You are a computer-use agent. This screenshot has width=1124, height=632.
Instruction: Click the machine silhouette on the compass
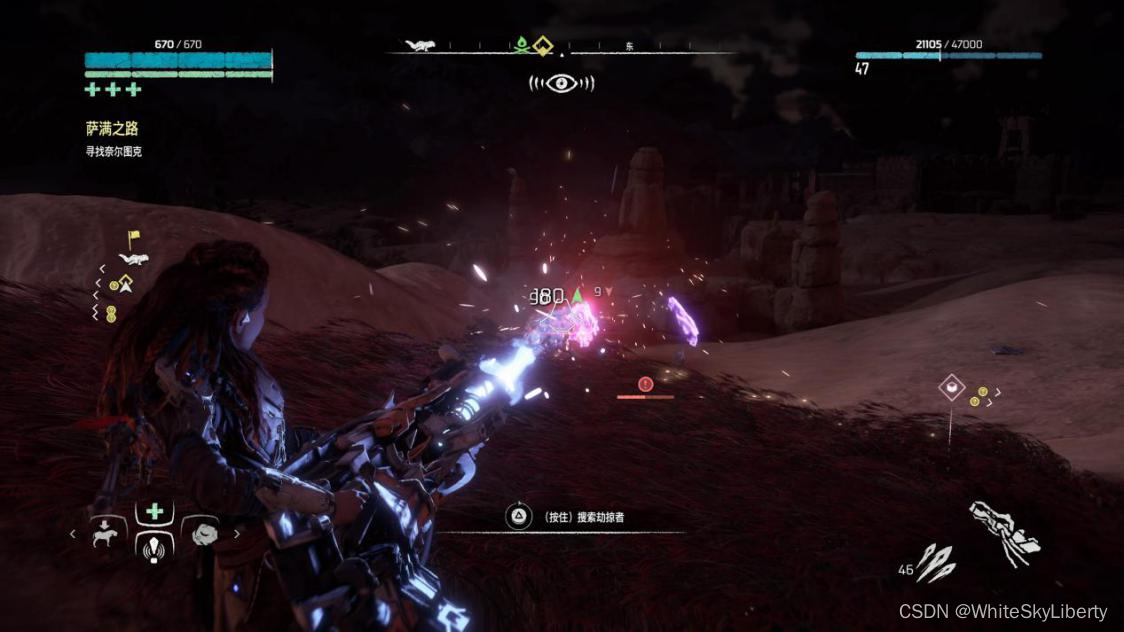pyautogui.click(x=418, y=45)
